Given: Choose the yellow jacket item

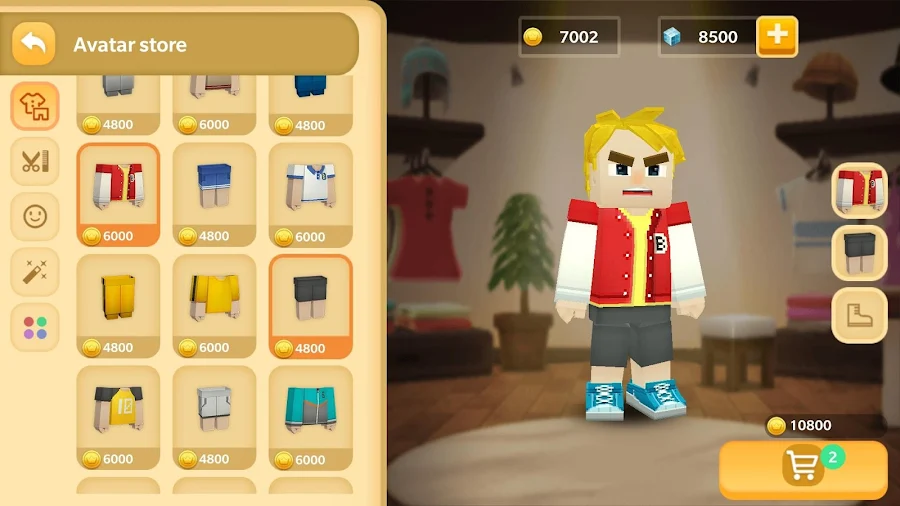Looking at the screenshot, I should tap(214, 305).
